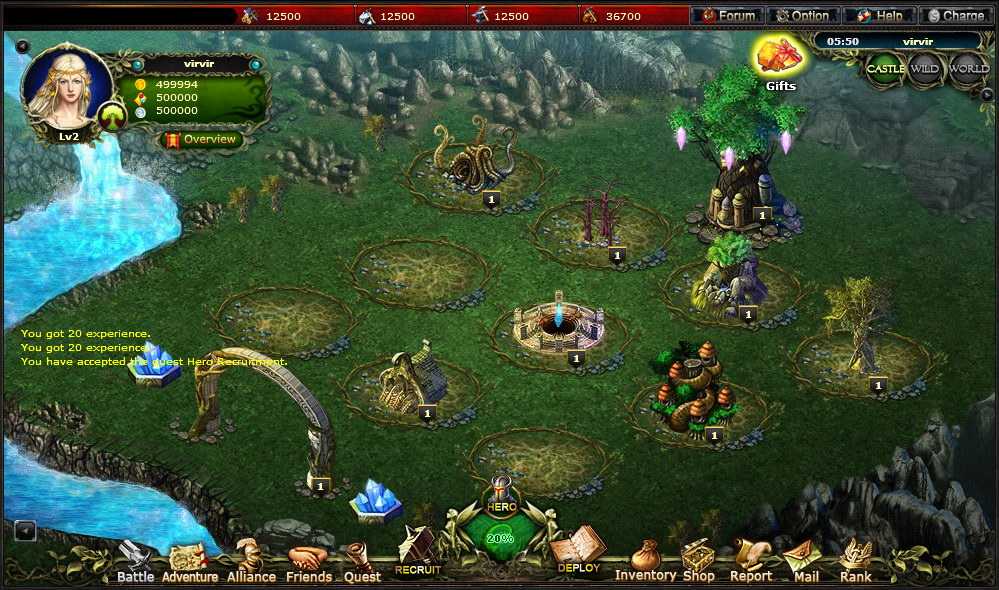The height and width of the screenshot is (590, 999).
Task: Open the Inventory bag
Action: click(x=645, y=561)
